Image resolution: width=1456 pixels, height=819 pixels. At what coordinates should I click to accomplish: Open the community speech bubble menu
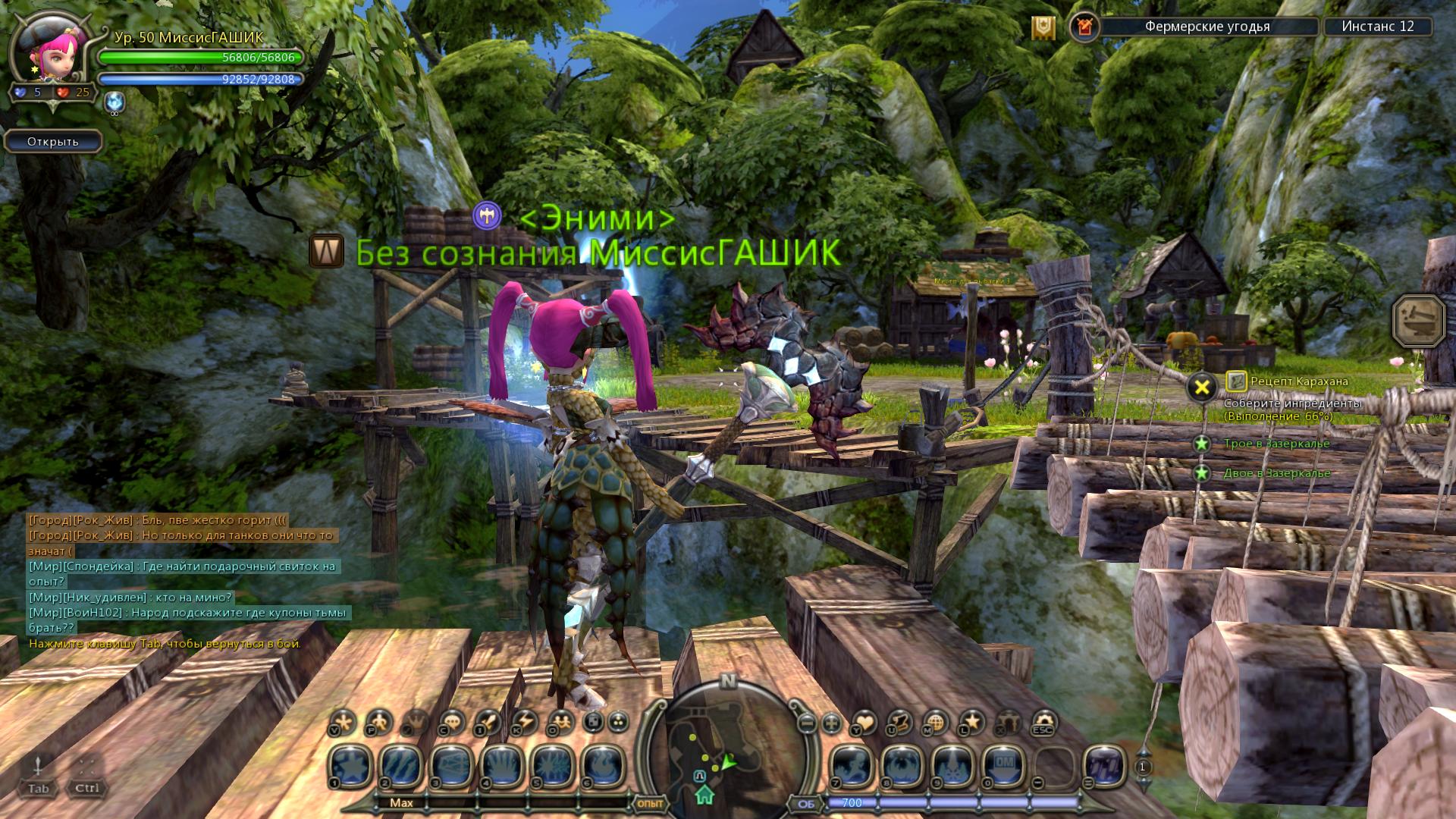(452, 721)
